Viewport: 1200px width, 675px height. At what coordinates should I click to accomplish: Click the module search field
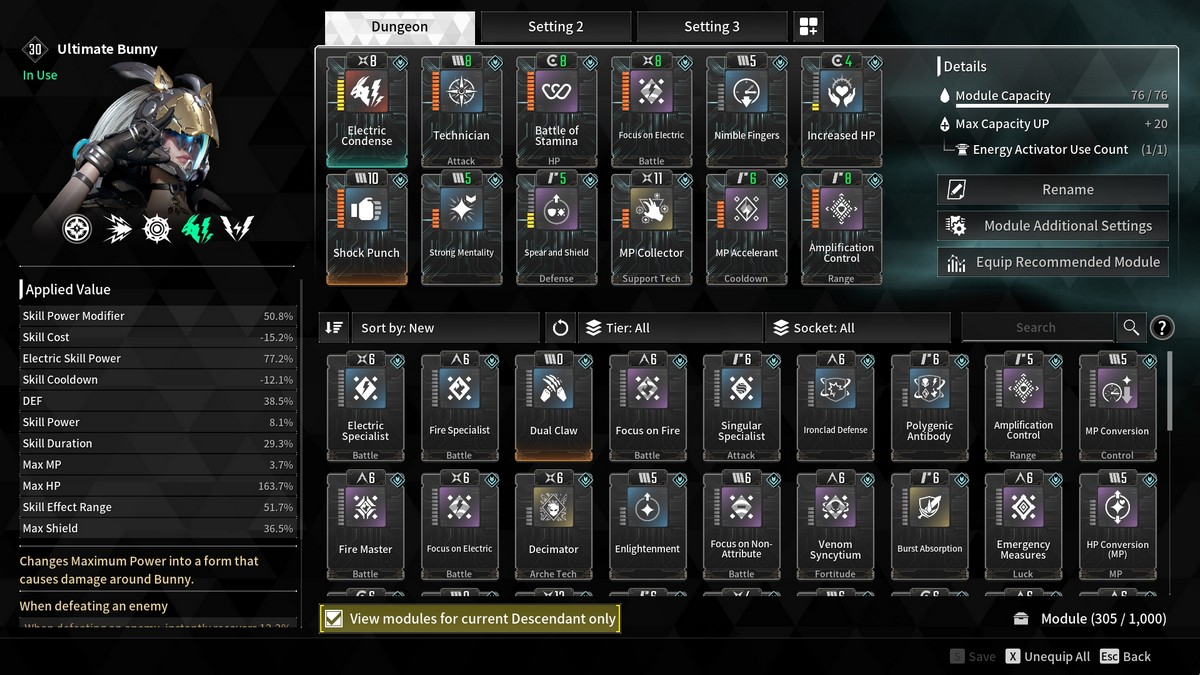[x=1036, y=327]
